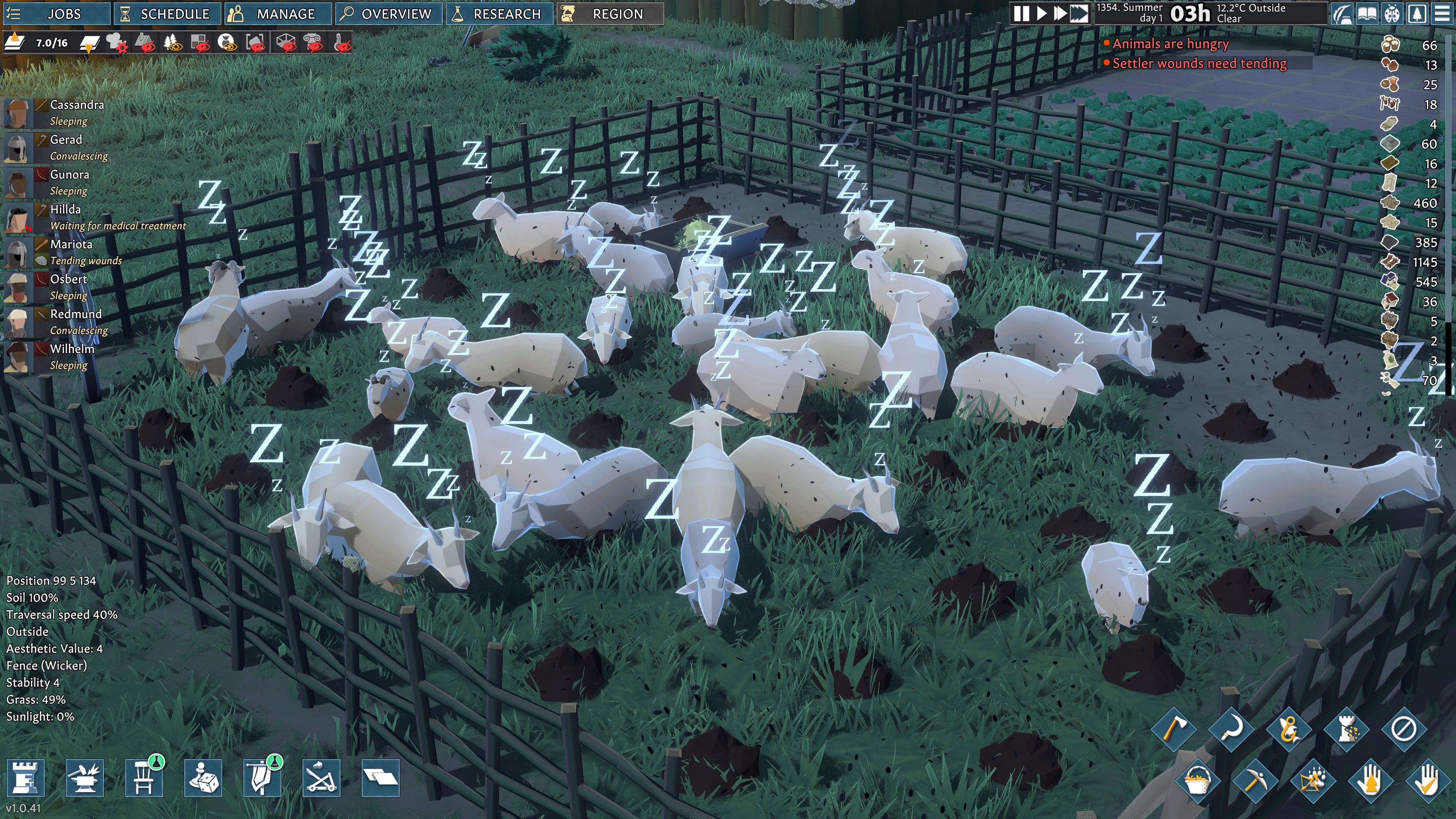This screenshot has height=819, width=1456.
Task: Select the fishing tool
Action: 1290,730
